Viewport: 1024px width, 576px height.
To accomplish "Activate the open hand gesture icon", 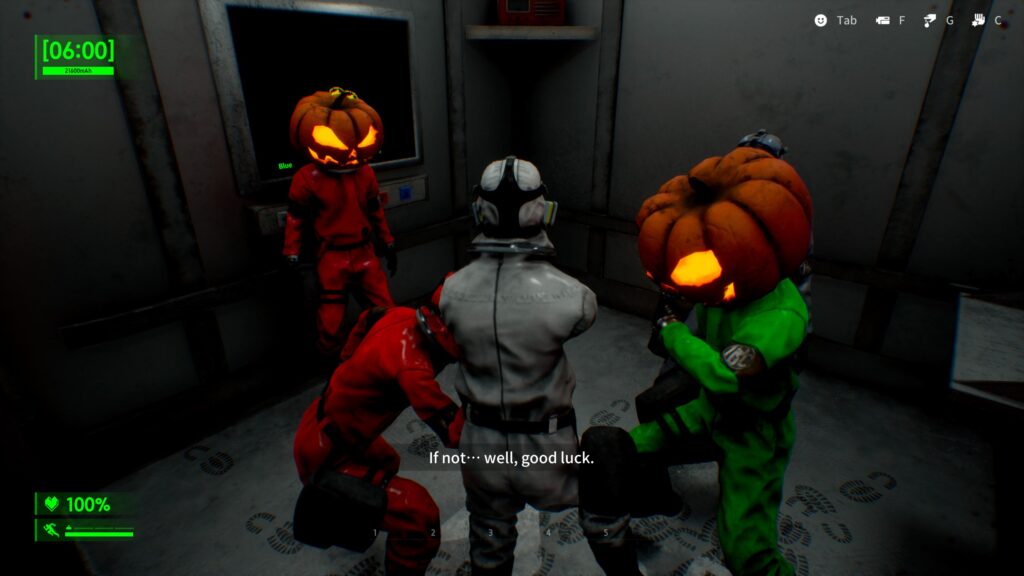I will coord(978,20).
